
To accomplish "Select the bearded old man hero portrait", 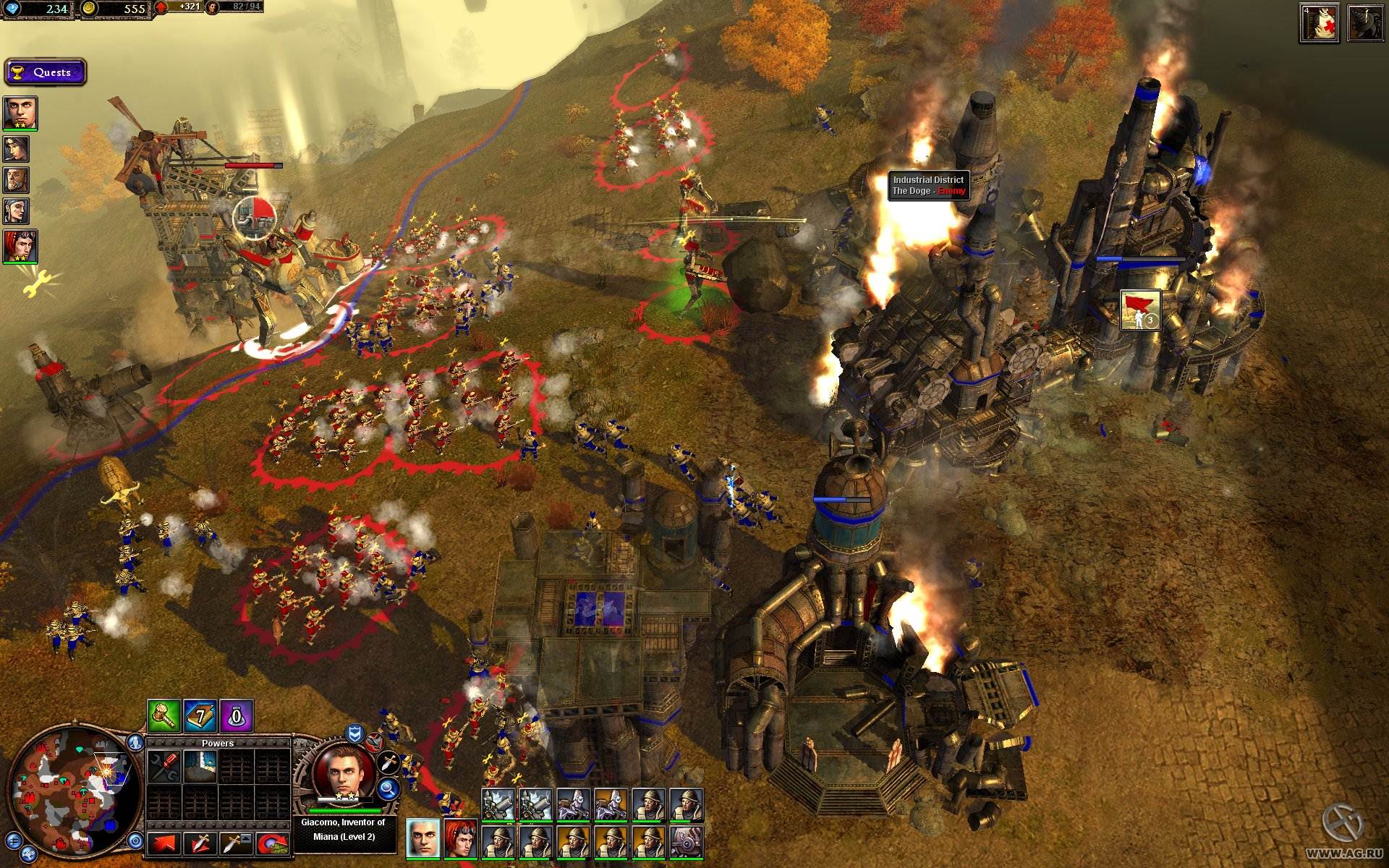I will (x=16, y=180).
